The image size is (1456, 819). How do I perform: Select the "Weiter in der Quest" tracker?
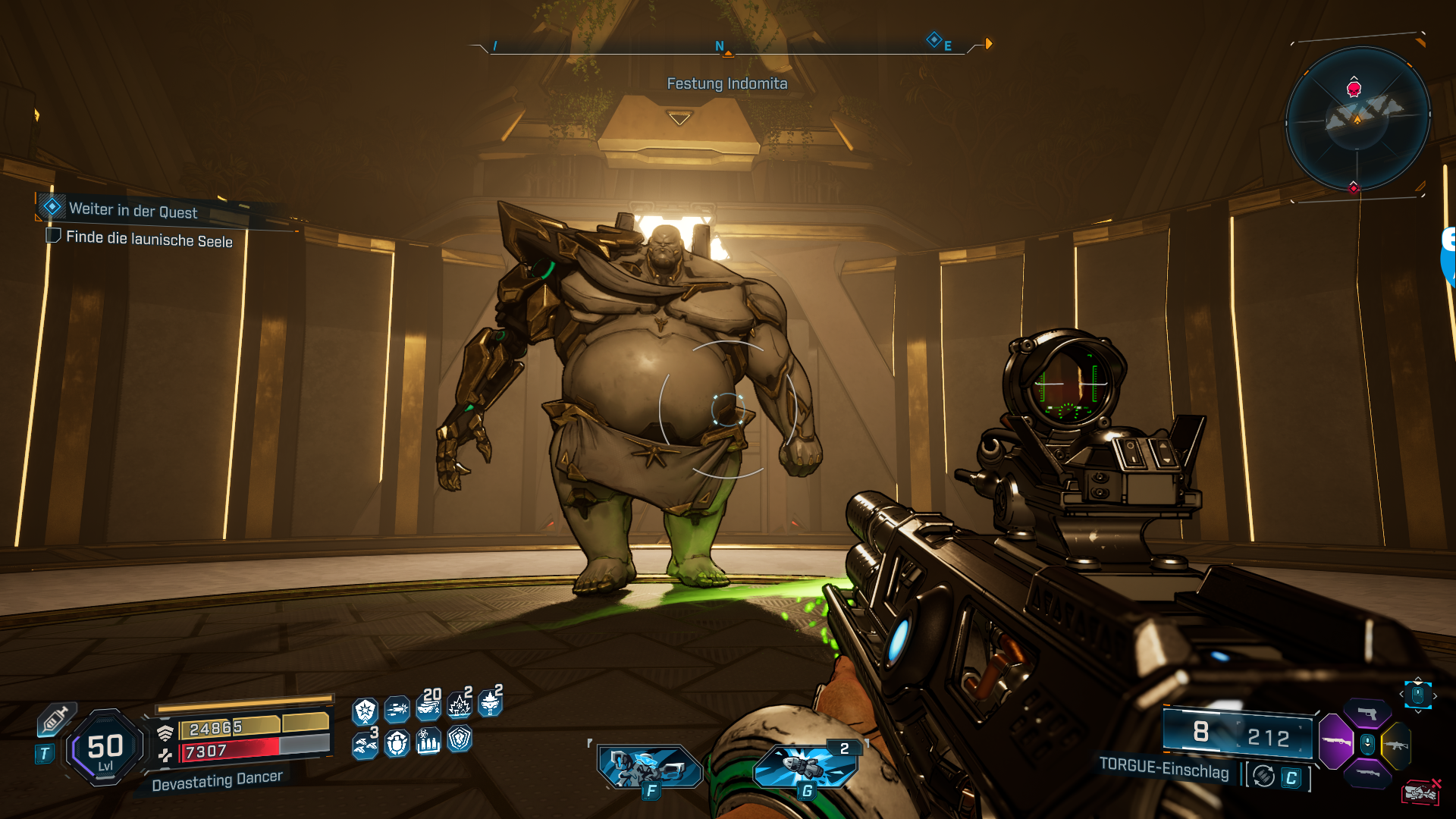click(x=133, y=210)
